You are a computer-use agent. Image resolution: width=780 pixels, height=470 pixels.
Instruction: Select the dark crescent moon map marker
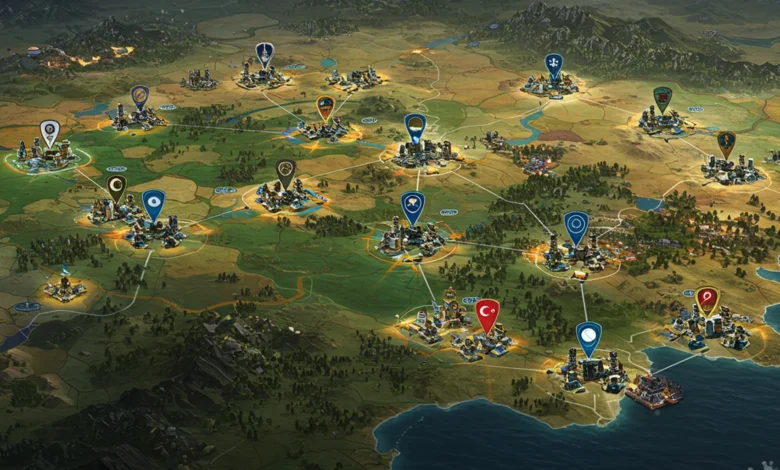(116, 187)
